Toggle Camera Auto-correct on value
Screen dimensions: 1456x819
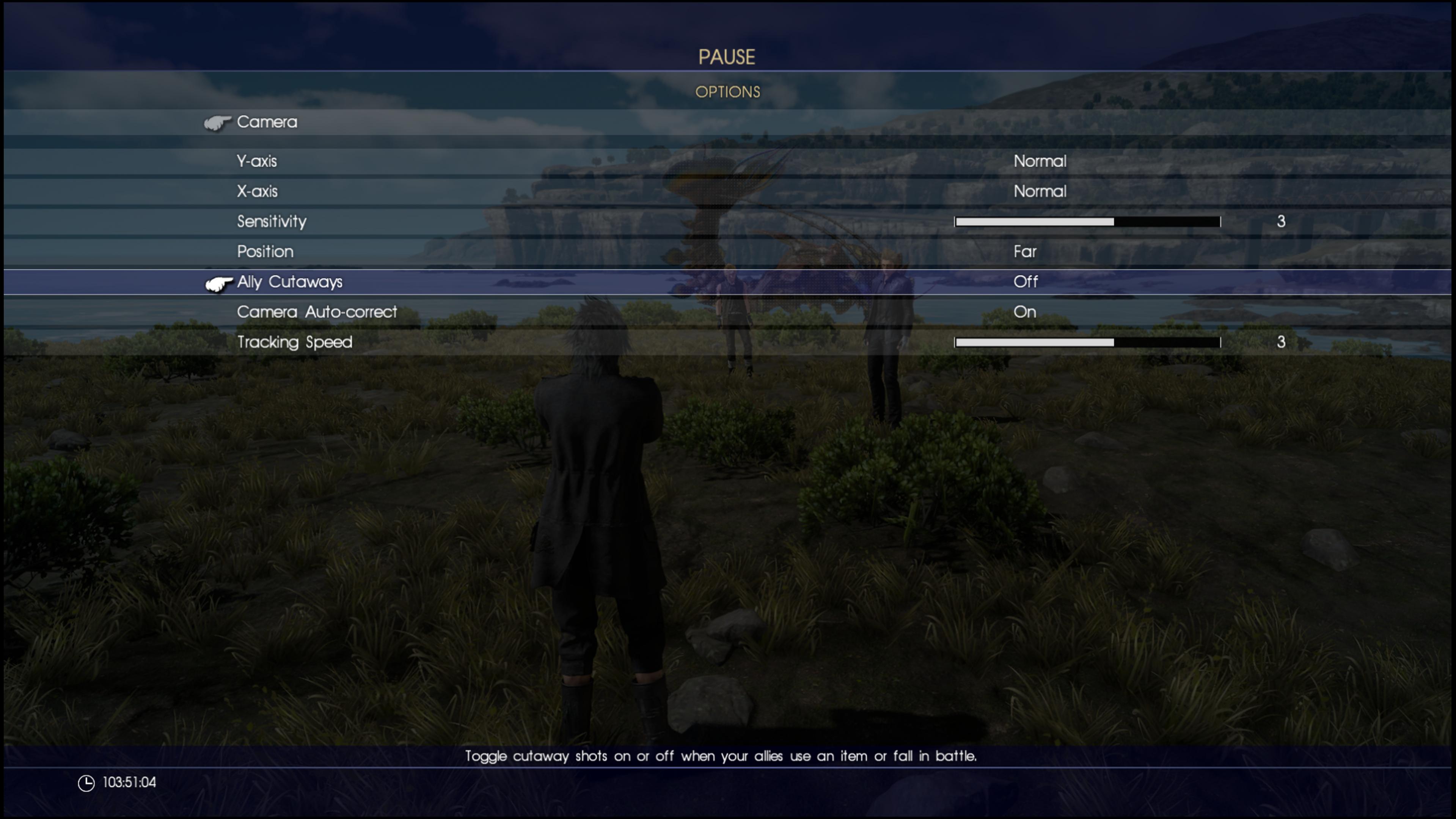point(1024,312)
